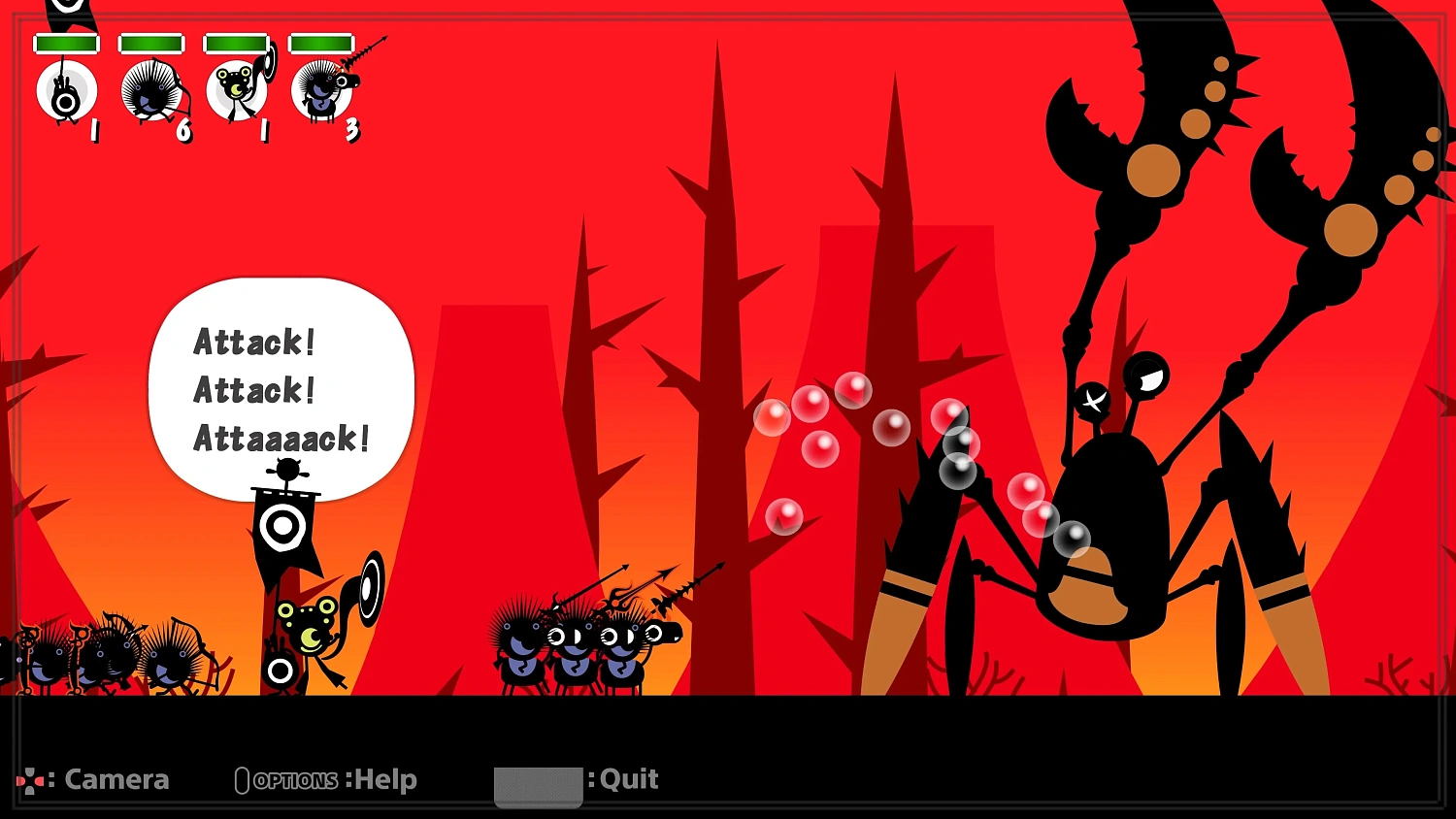The width and height of the screenshot is (1456, 819).
Task: Toggle the archer squad's health bar
Action: pyautogui.click(x=150, y=43)
